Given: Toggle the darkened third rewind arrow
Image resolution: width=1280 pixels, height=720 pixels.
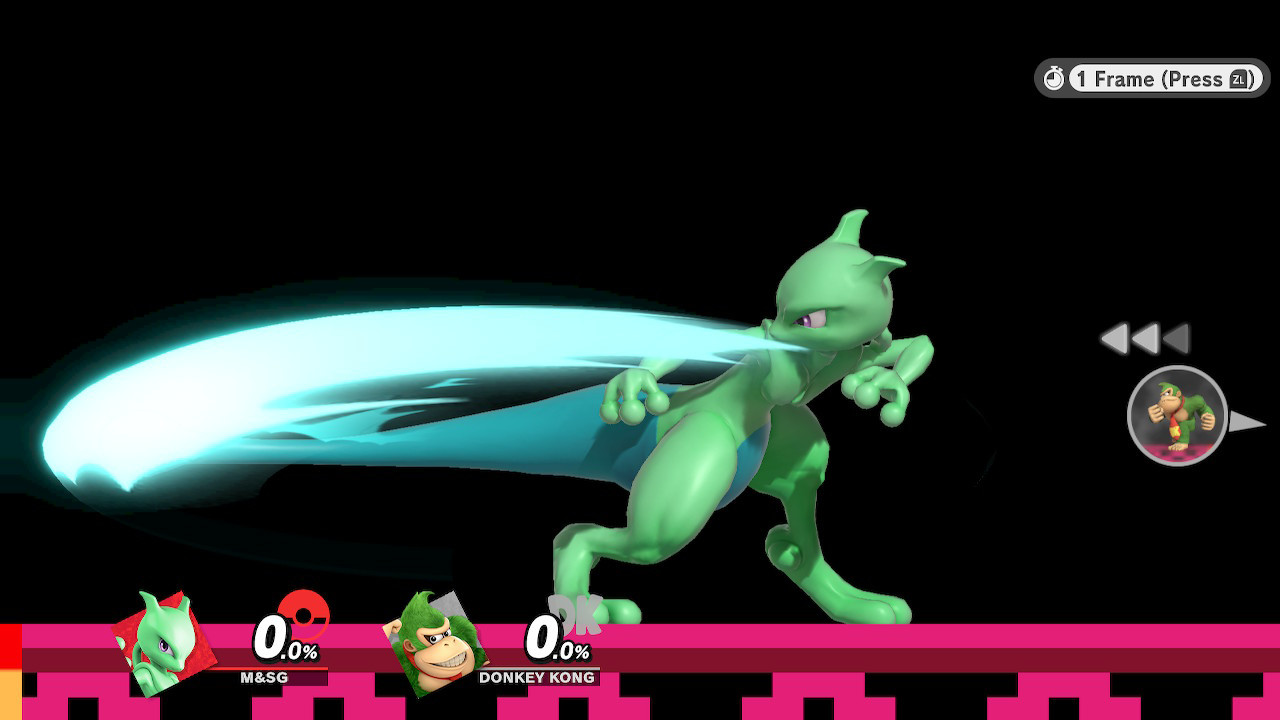Looking at the screenshot, I should click(x=1176, y=340).
